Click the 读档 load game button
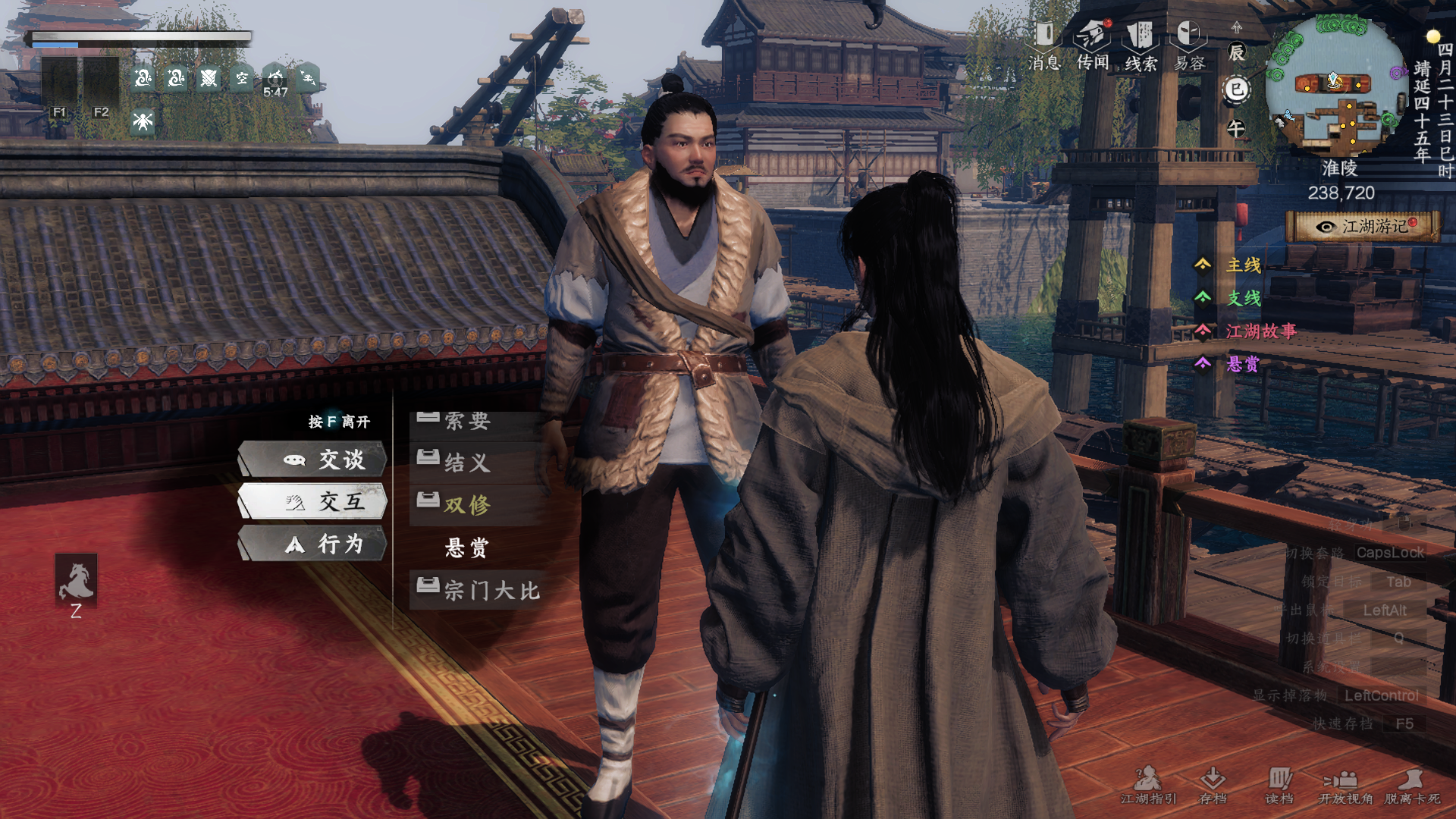The height and width of the screenshot is (819, 1456). pos(1279,785)
